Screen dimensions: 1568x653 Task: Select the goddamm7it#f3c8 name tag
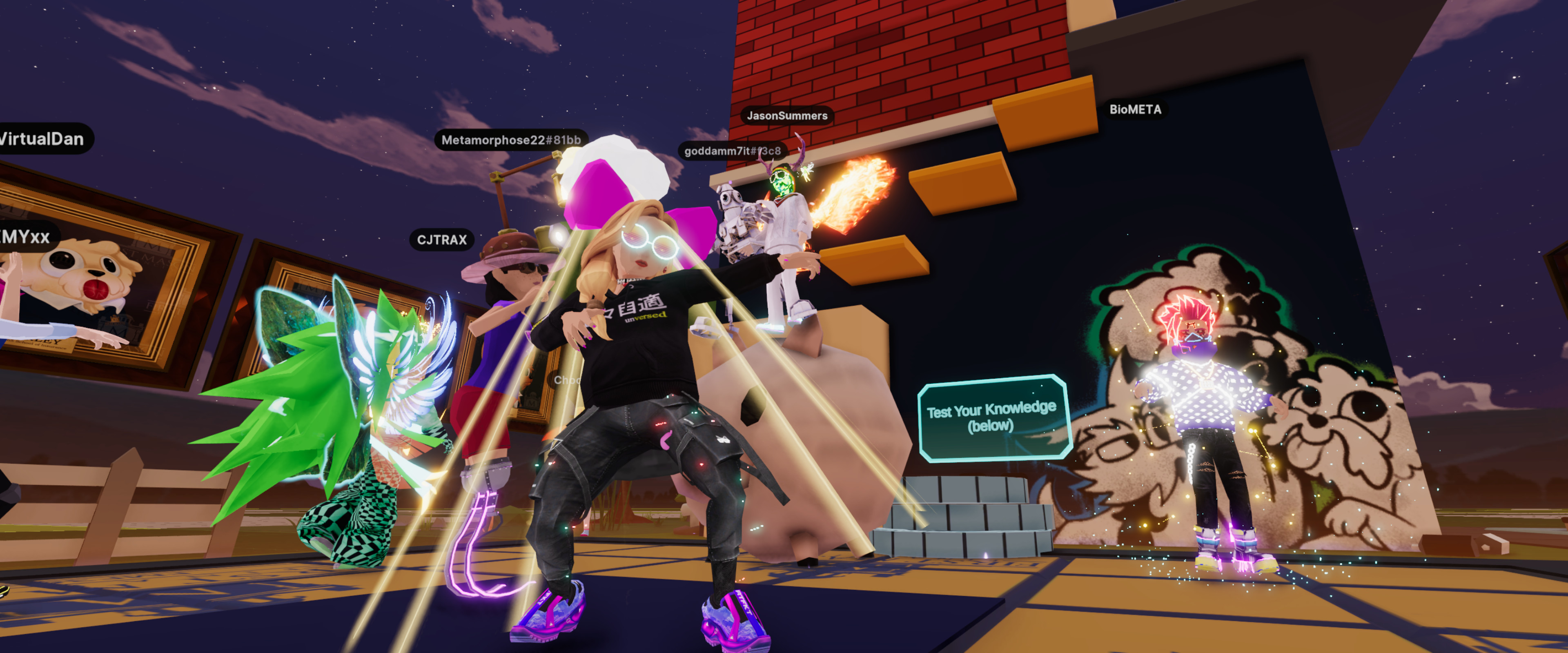tap(732, 151)
